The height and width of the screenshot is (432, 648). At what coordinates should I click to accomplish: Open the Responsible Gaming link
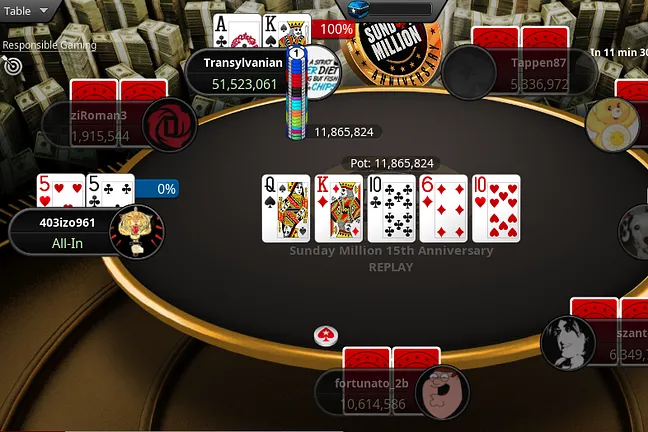pyautogui.click(x=49, y=45)
